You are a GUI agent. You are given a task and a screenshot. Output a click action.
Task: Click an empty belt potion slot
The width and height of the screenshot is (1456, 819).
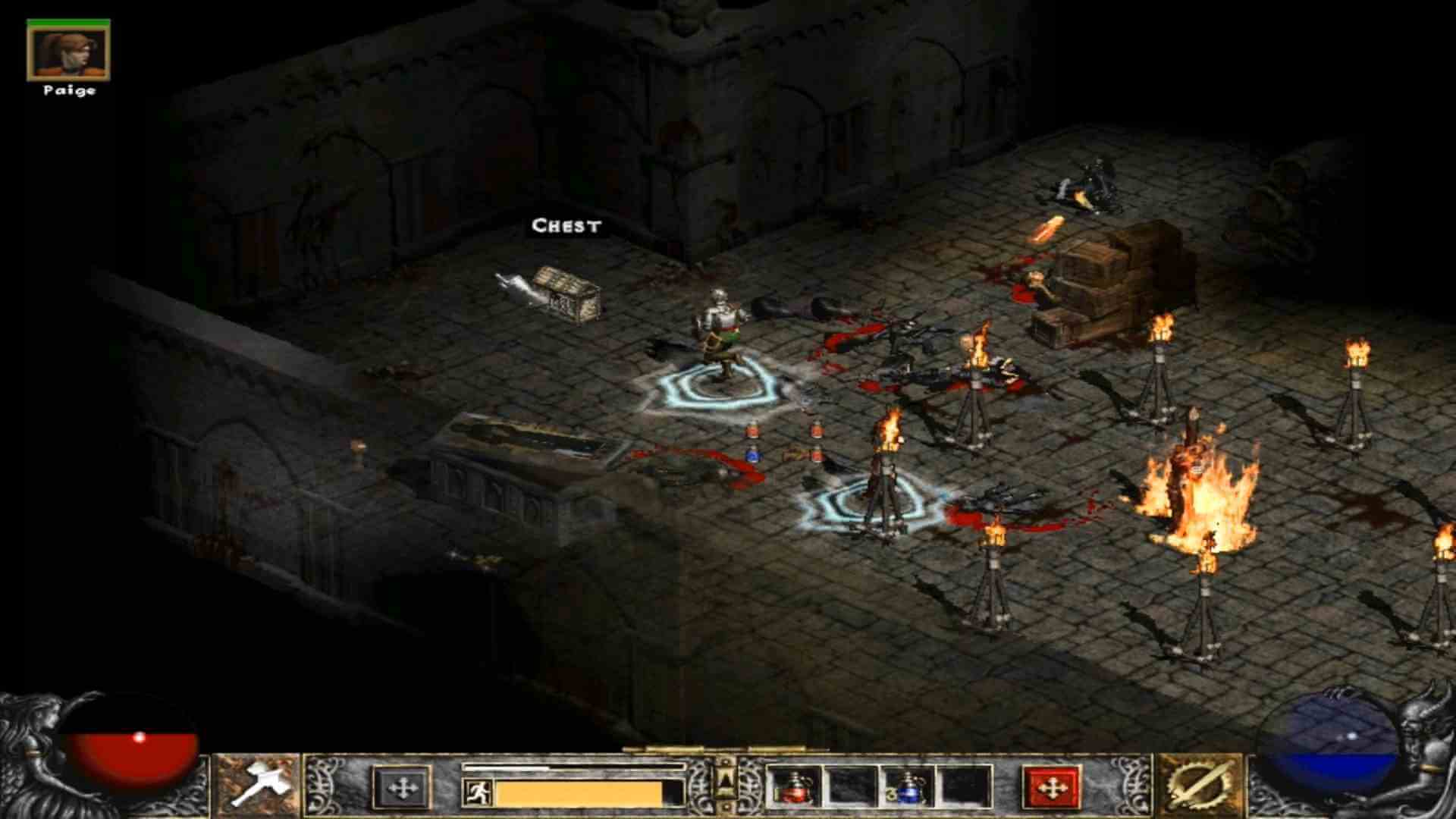click(849, 789)
